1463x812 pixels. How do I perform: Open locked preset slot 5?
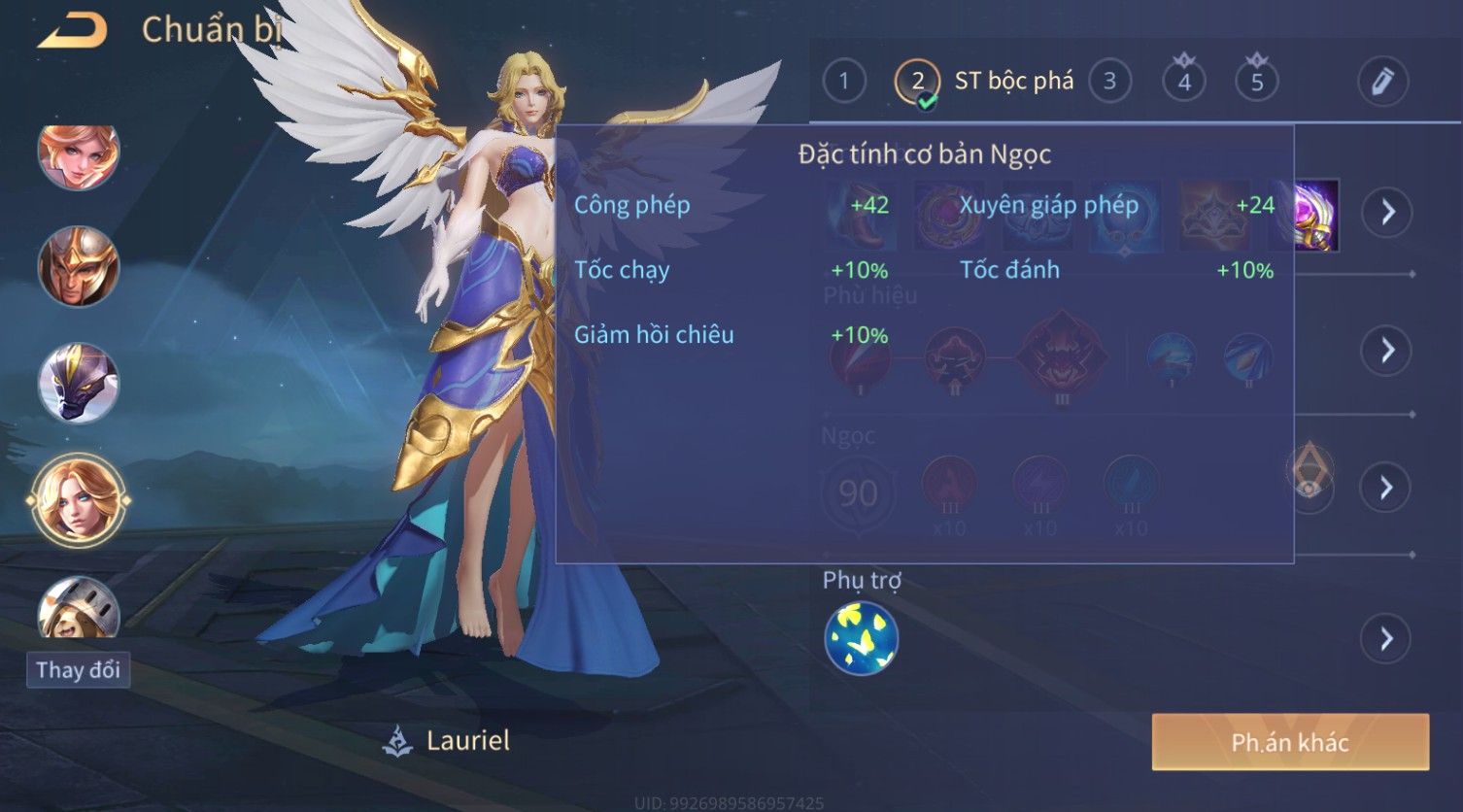[x=1256, y=82]
